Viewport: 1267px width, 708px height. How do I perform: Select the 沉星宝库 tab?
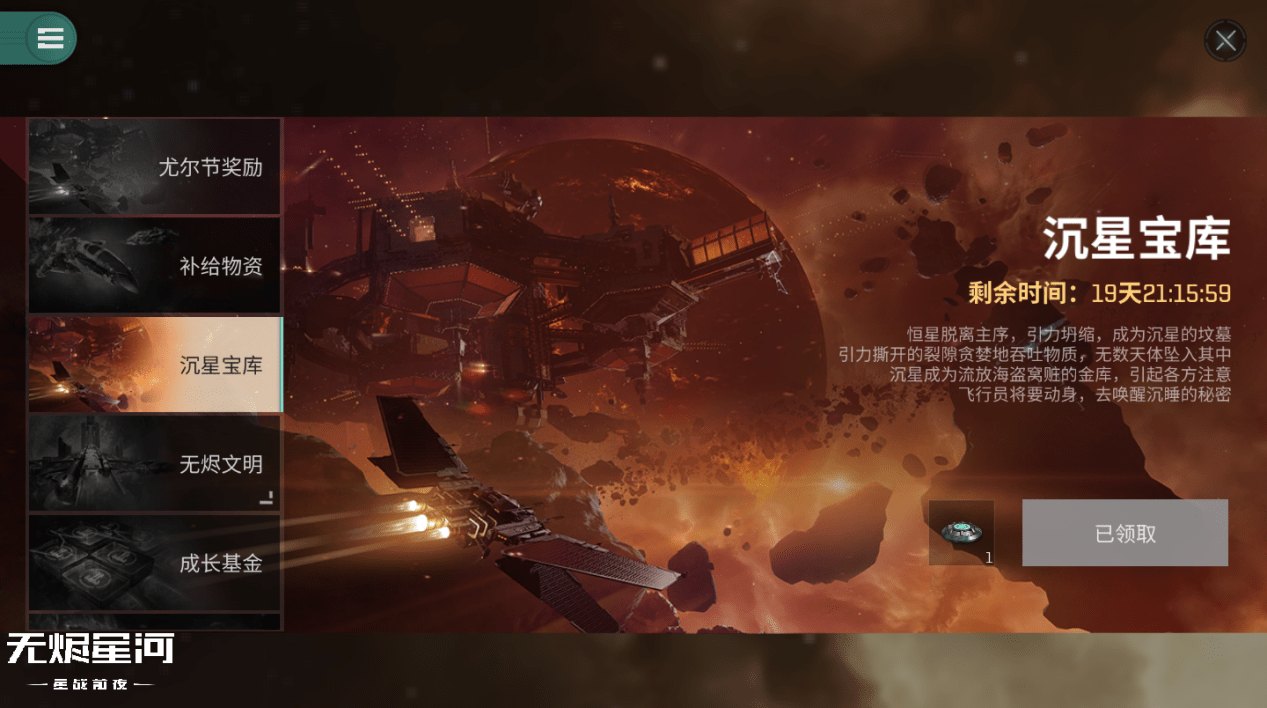click(154, 365)
